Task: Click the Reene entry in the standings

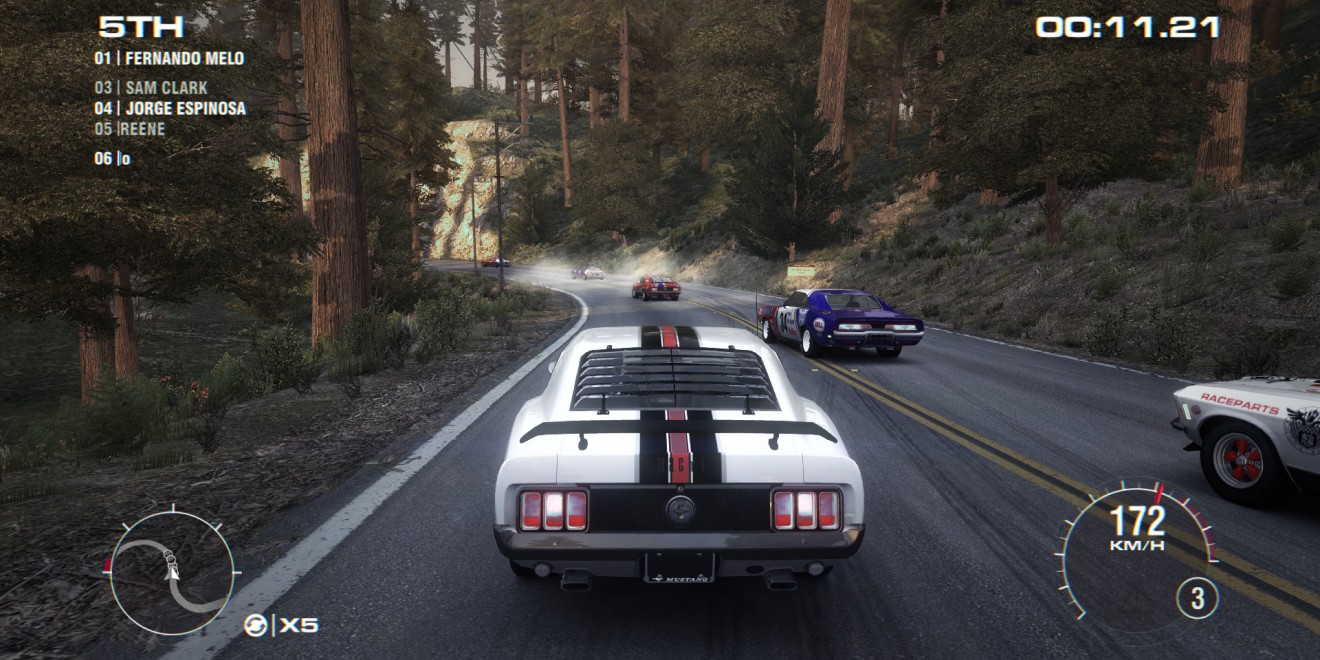Action: pos(130,129)
